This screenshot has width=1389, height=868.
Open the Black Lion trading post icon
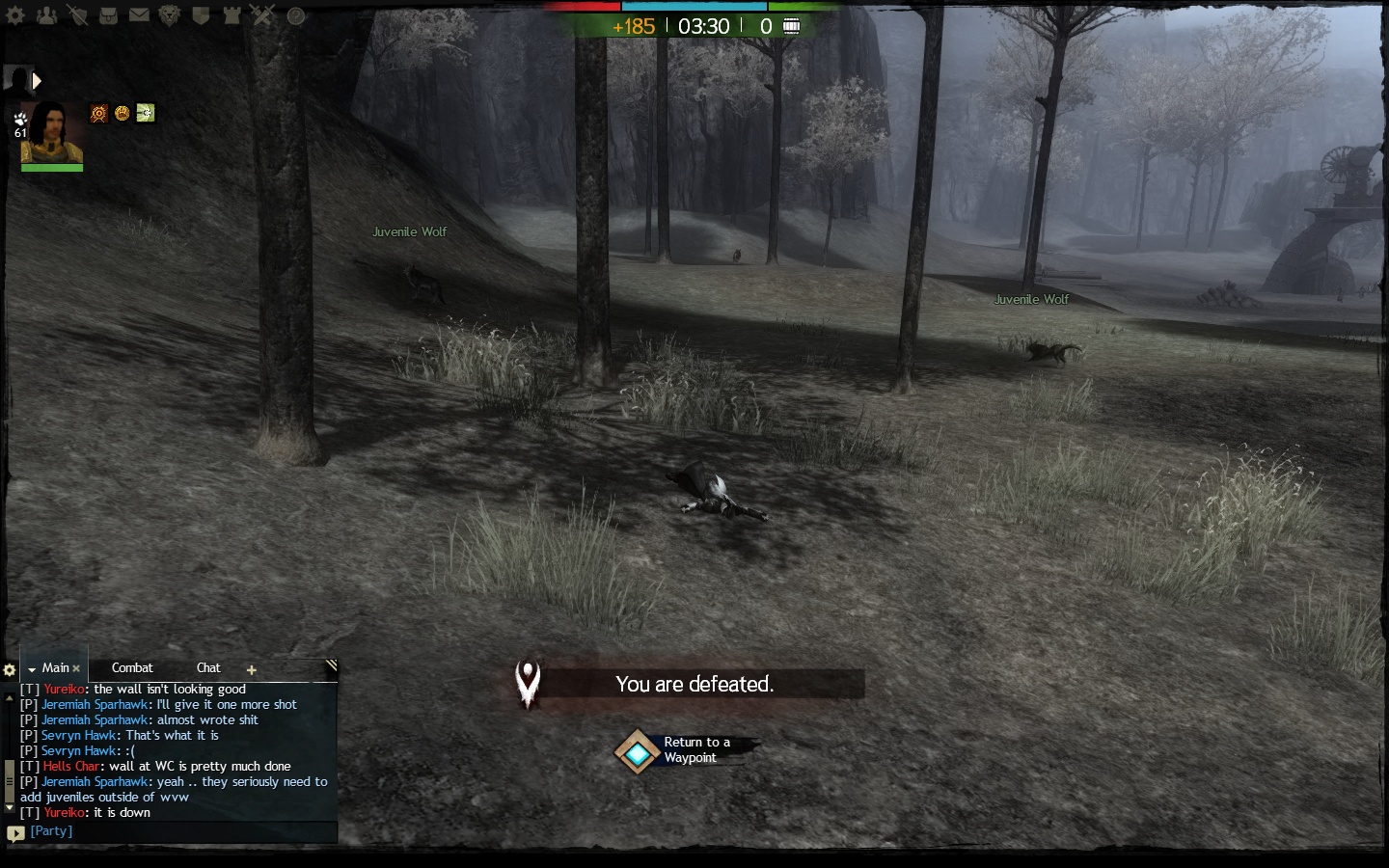pyautogui.click(x=170, y=15)
